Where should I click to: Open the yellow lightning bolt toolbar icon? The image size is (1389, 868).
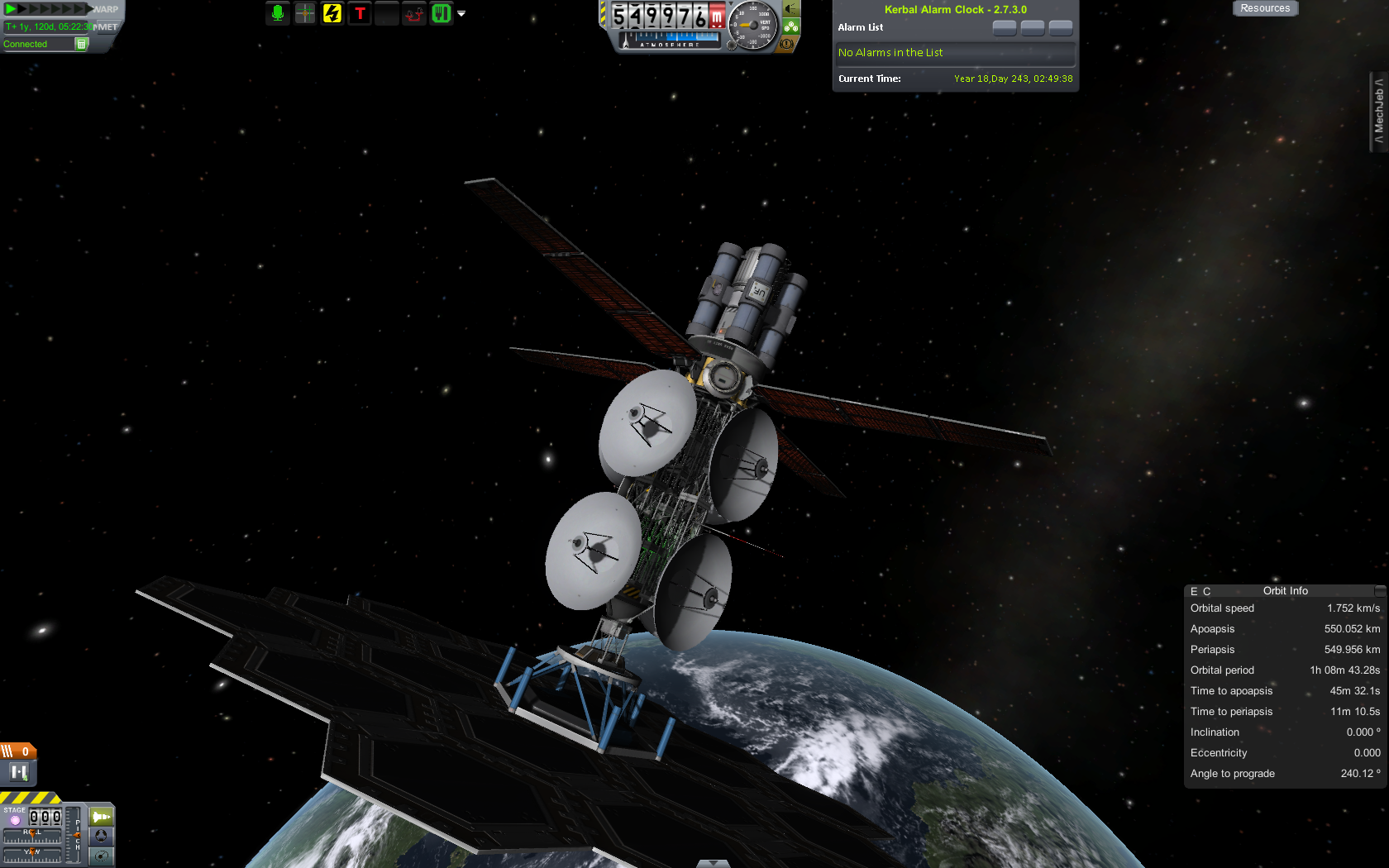(332, 13)
